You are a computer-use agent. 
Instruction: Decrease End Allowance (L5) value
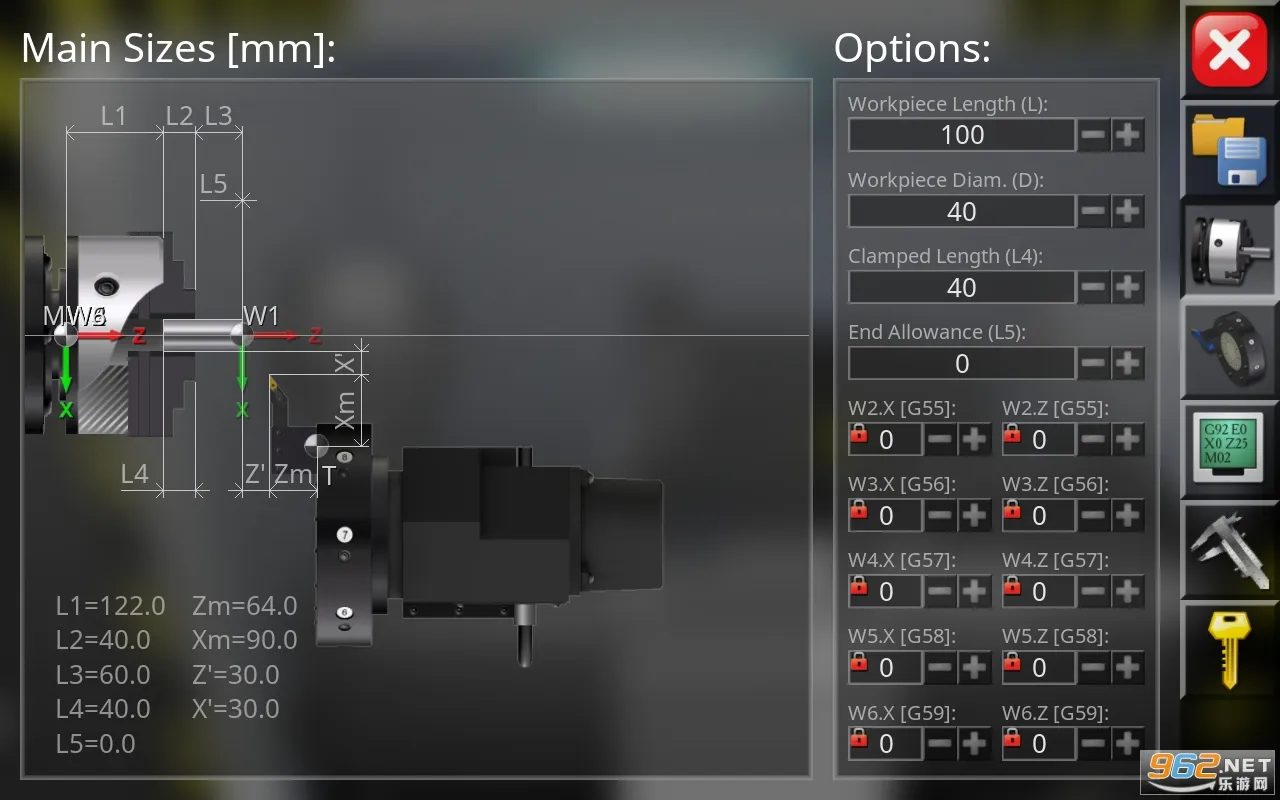point(1093,363)
